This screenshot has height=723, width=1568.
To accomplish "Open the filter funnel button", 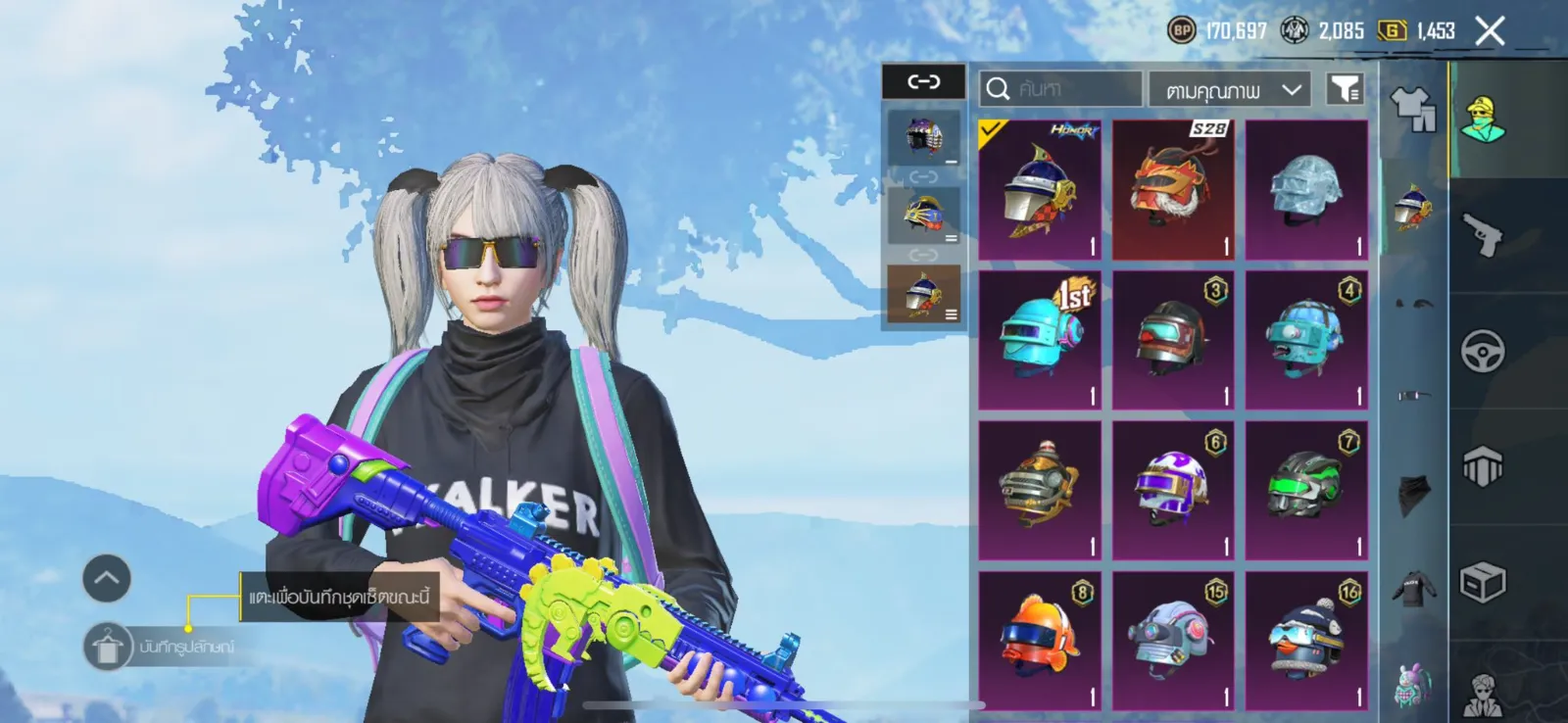I will pyautogui.click(x=1345, y=89).
